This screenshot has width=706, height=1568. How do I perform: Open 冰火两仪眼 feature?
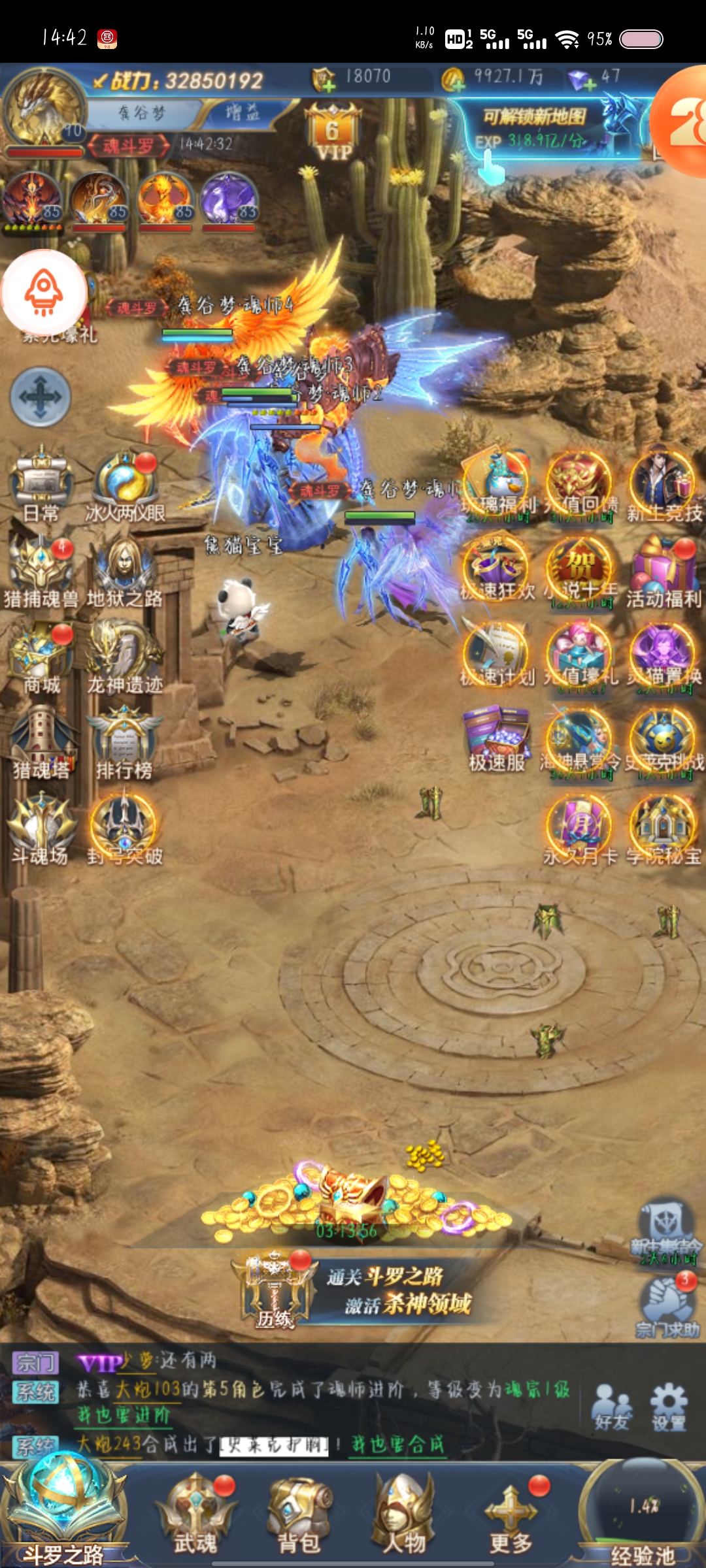[x=126, y=483]
